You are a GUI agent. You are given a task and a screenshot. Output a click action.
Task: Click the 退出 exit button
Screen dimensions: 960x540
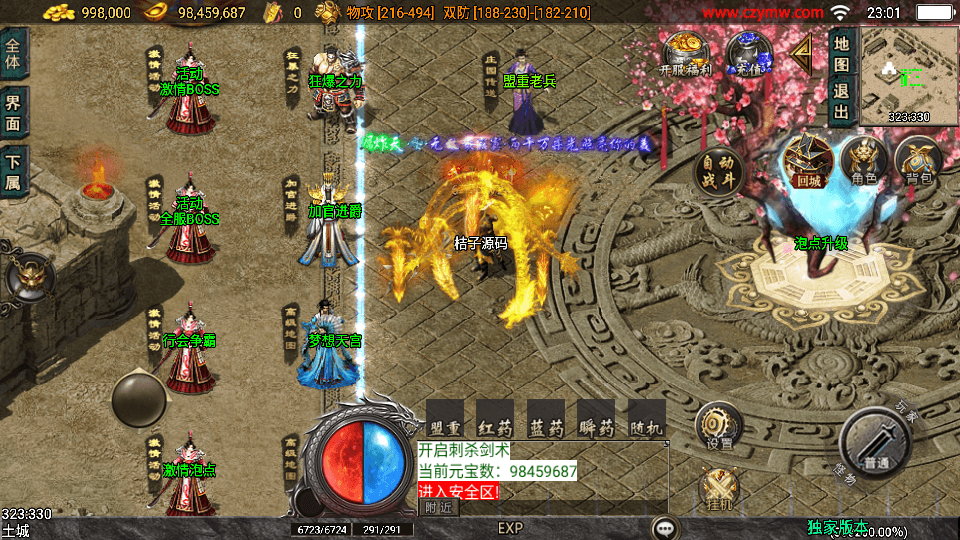[842, 99]
